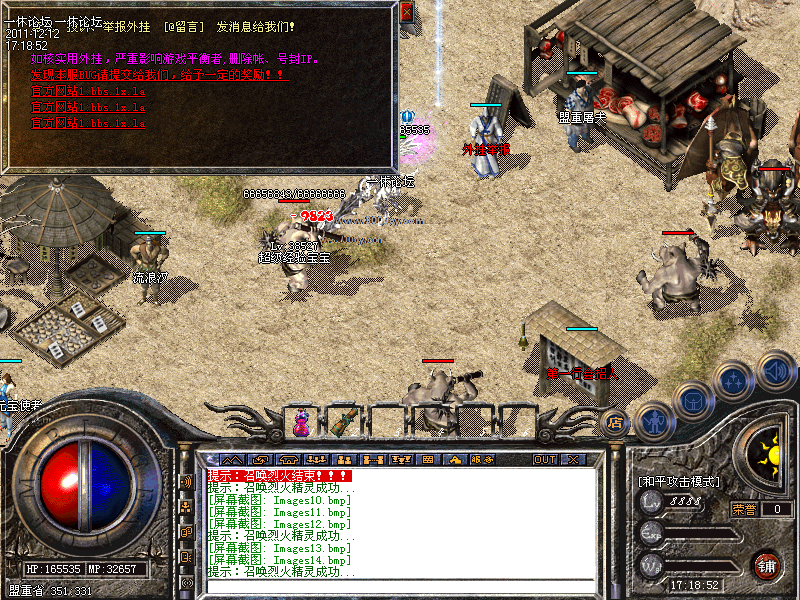Open the orange 店 shop button

point(615,421)
